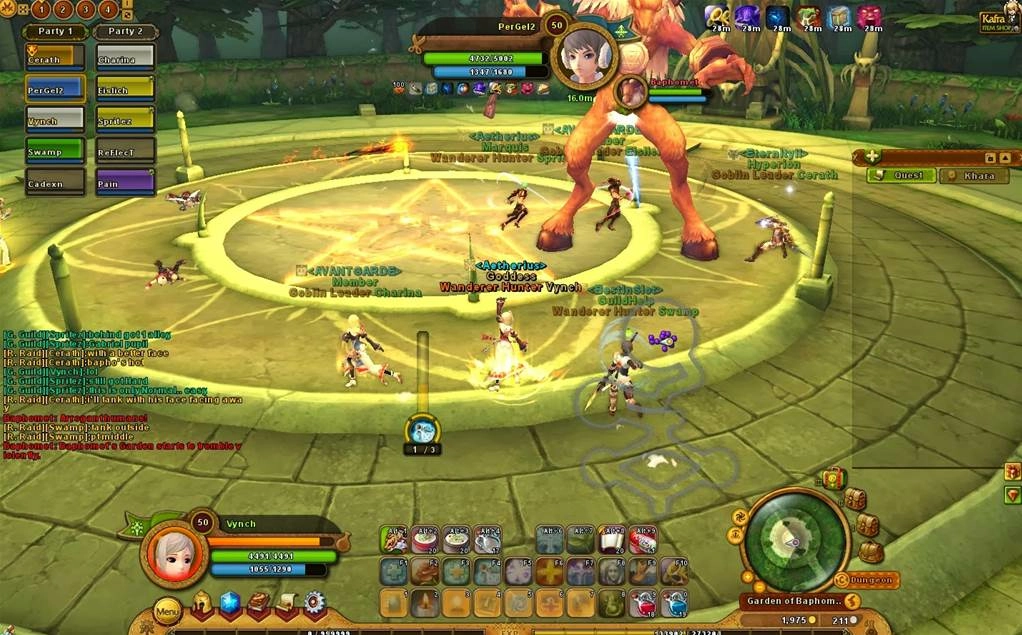Open the blue crystal menu icon
The image size is (1022, 635).
tap(231, 603)
